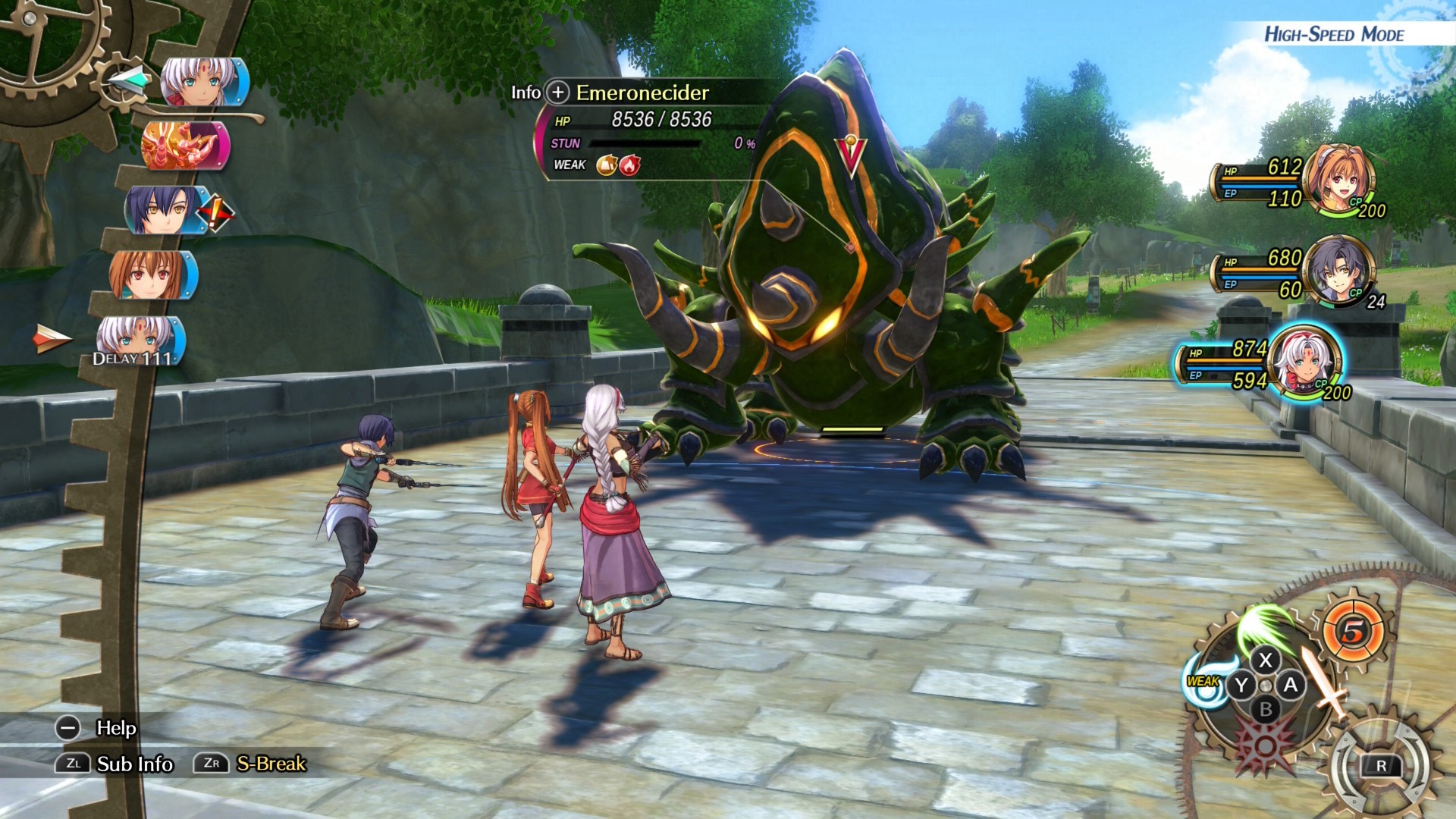Open the Help label

(115, 728)
